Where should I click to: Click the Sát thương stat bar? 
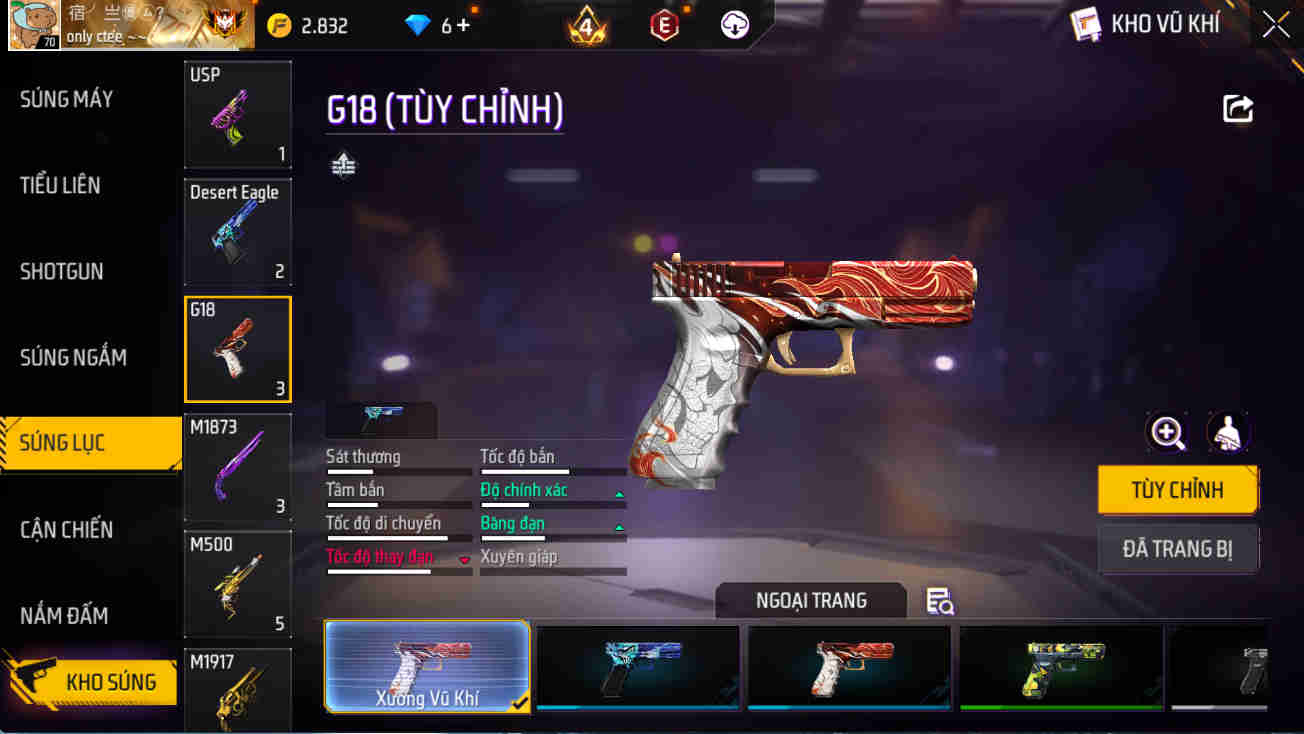tap(398, 469)
